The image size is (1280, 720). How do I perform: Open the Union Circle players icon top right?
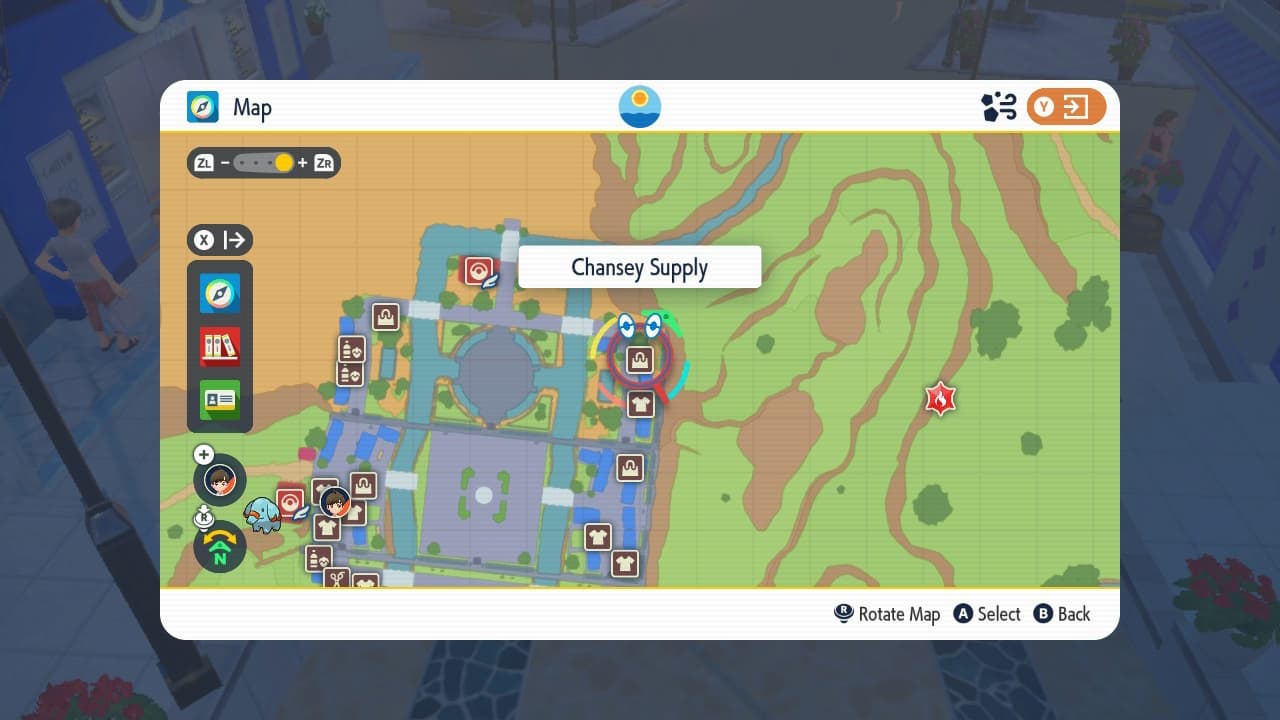click(995, 106)
